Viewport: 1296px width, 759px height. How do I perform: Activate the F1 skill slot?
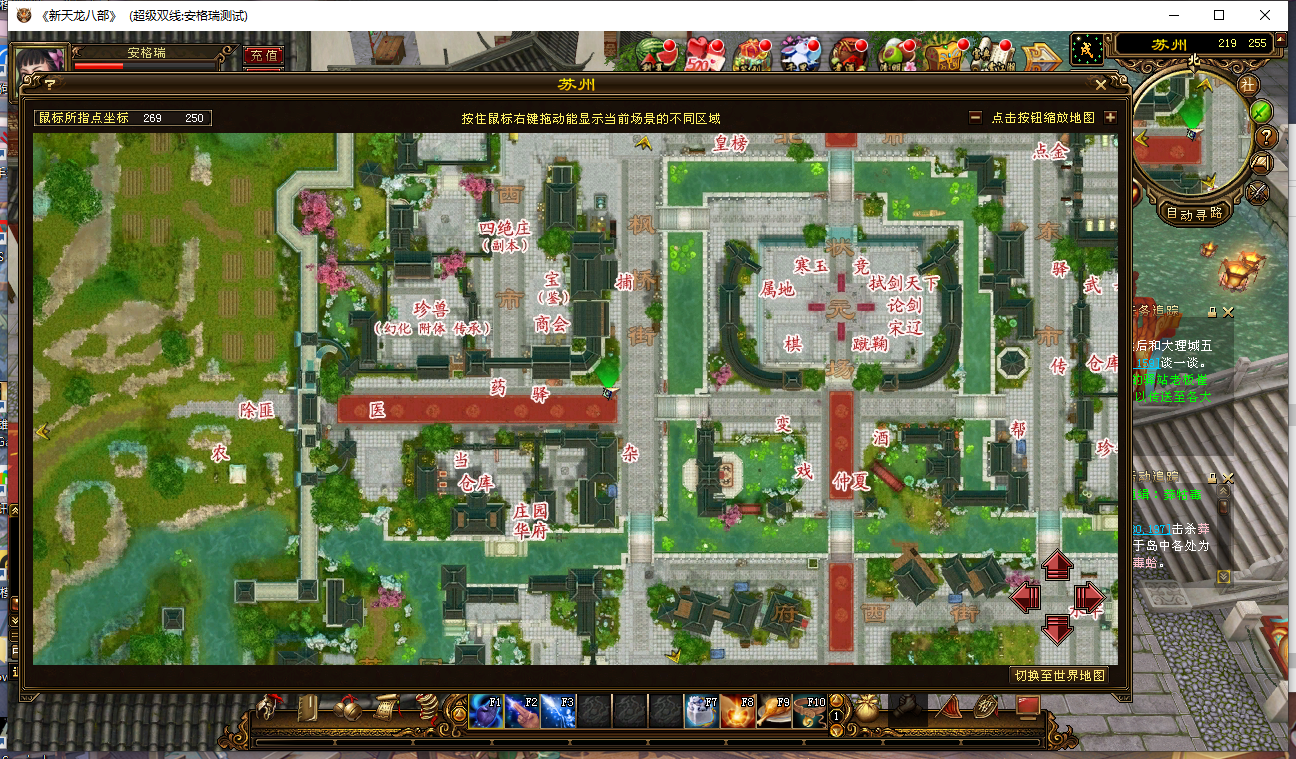[x=486, y=710]
